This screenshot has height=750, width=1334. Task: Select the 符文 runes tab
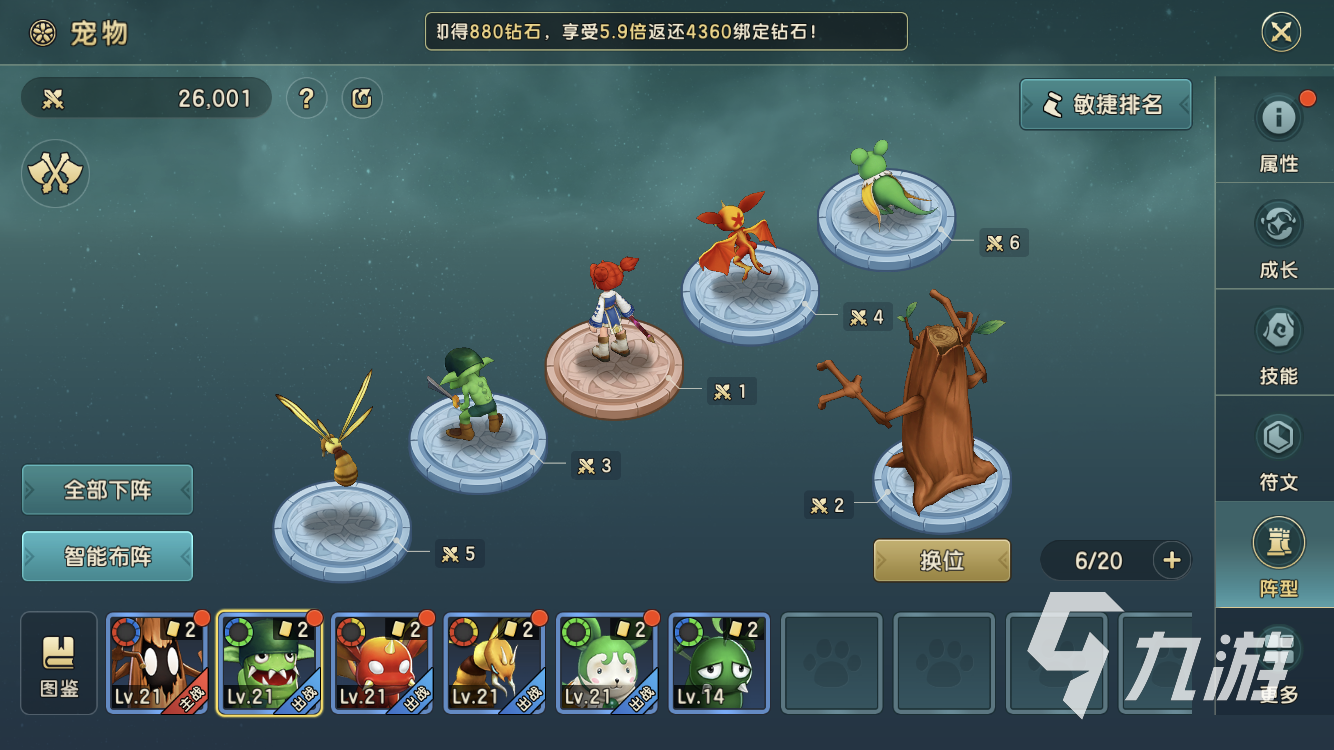tap(1278, 451)
